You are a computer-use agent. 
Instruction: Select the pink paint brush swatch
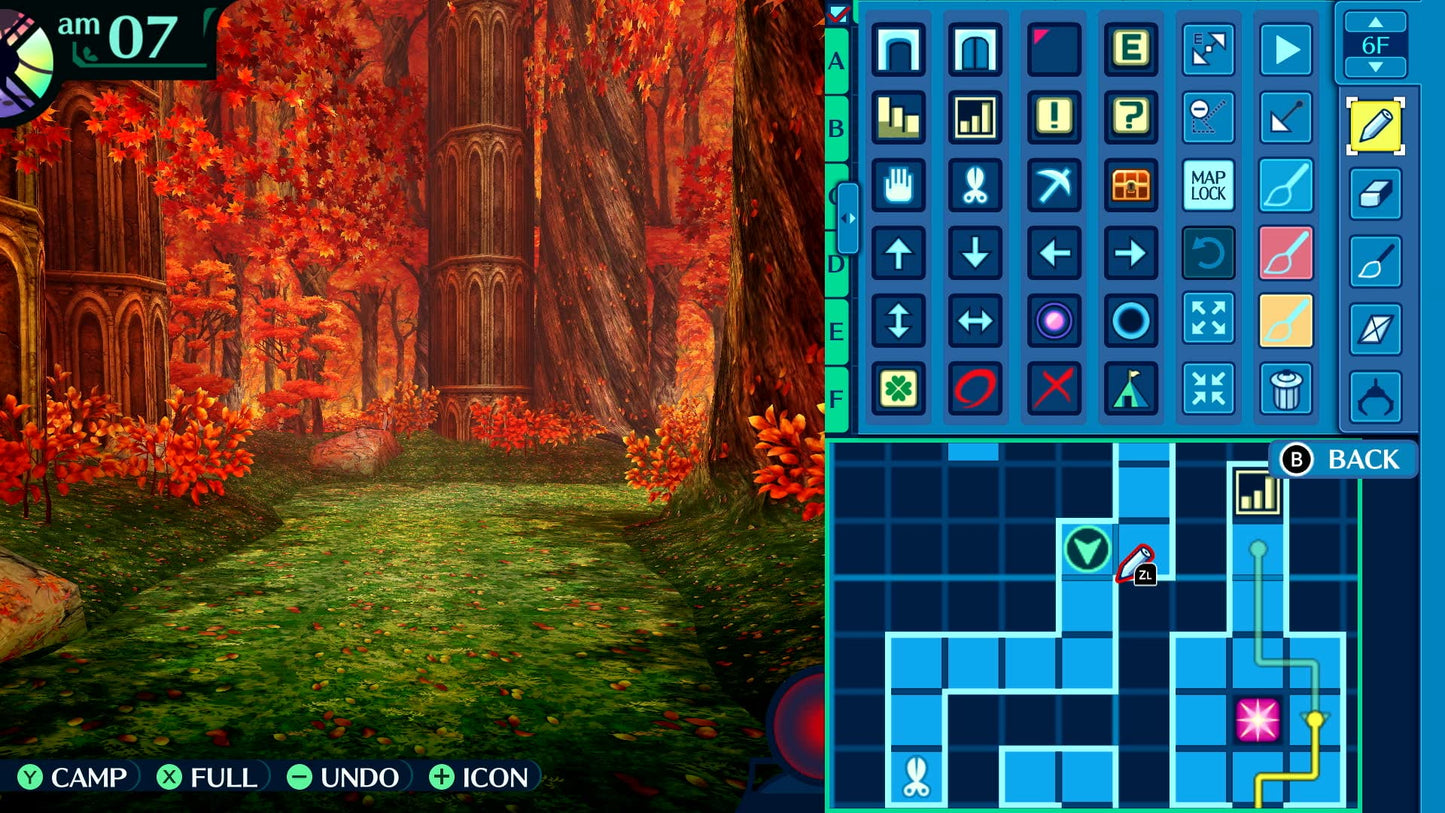pyautogui.click(x=1286, y=252)
